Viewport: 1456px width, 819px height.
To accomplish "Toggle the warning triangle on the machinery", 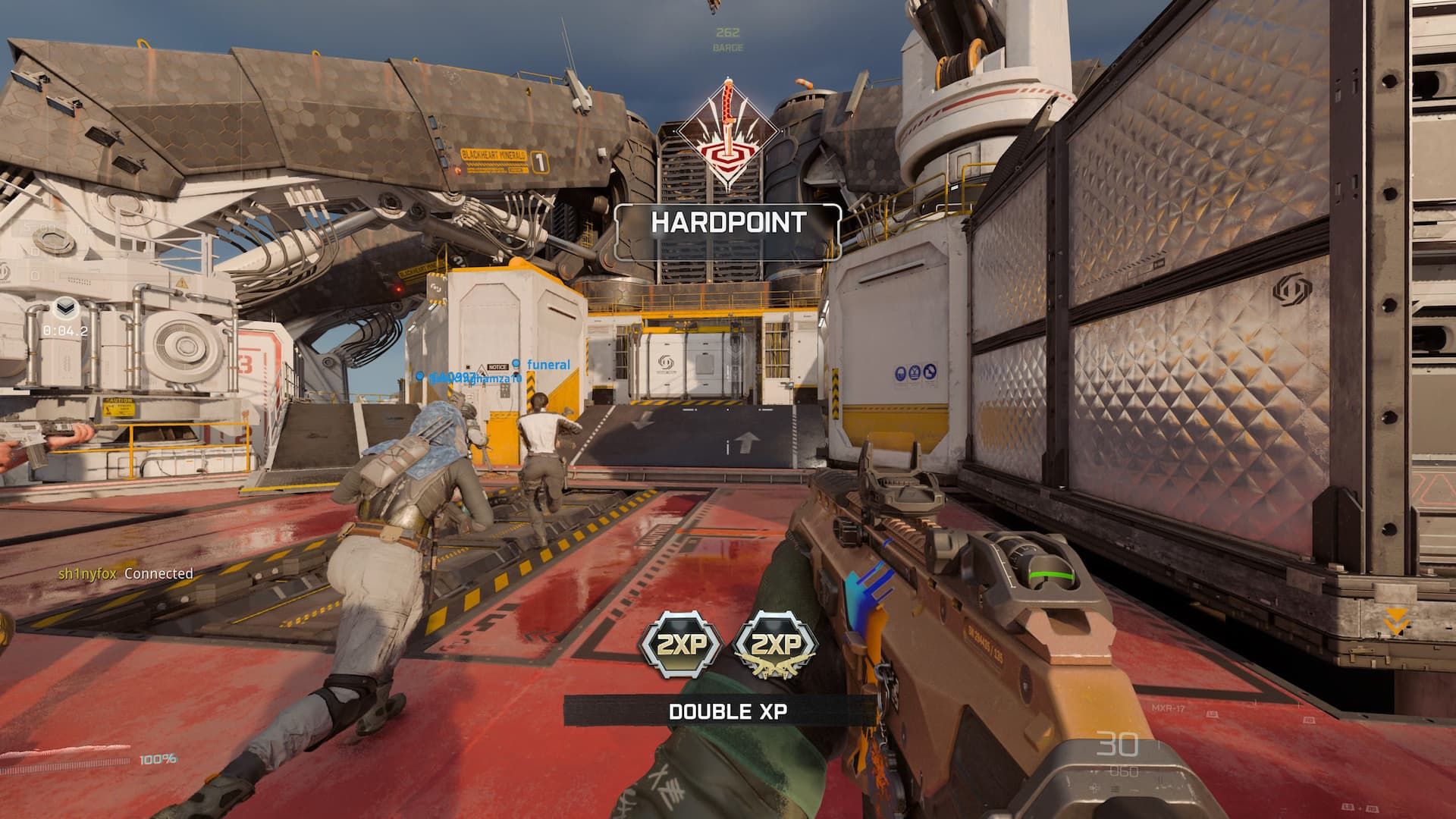I will pyautogui.click(x=181, y=281).
